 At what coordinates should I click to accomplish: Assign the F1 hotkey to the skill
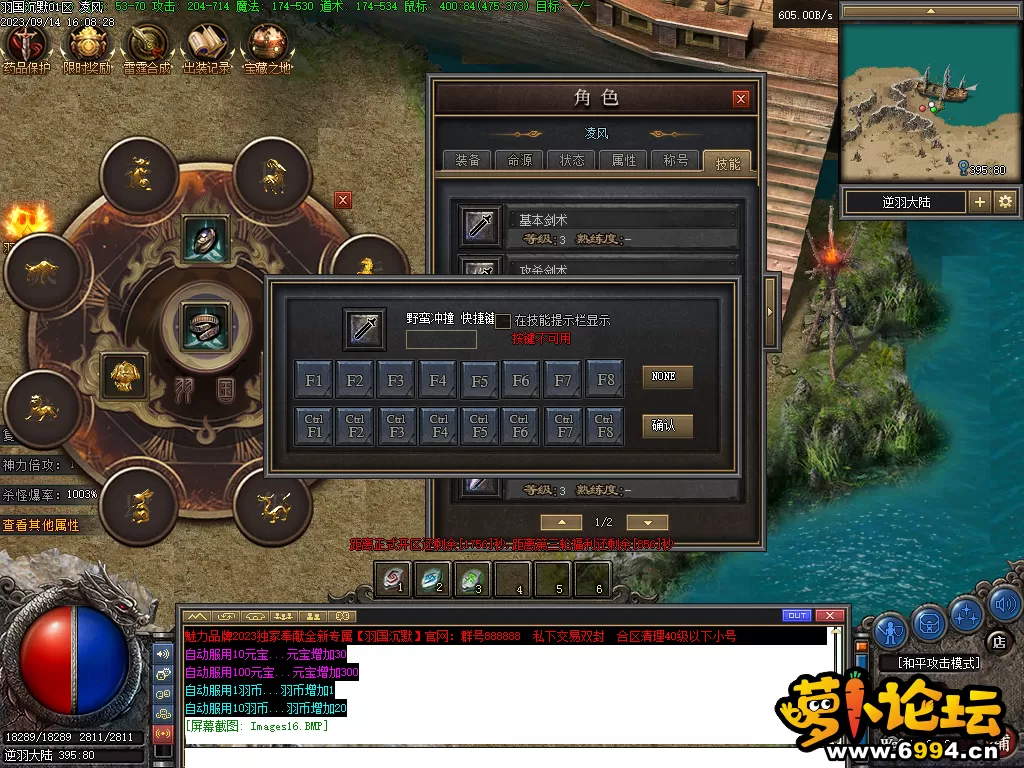(x=314, y=380)
